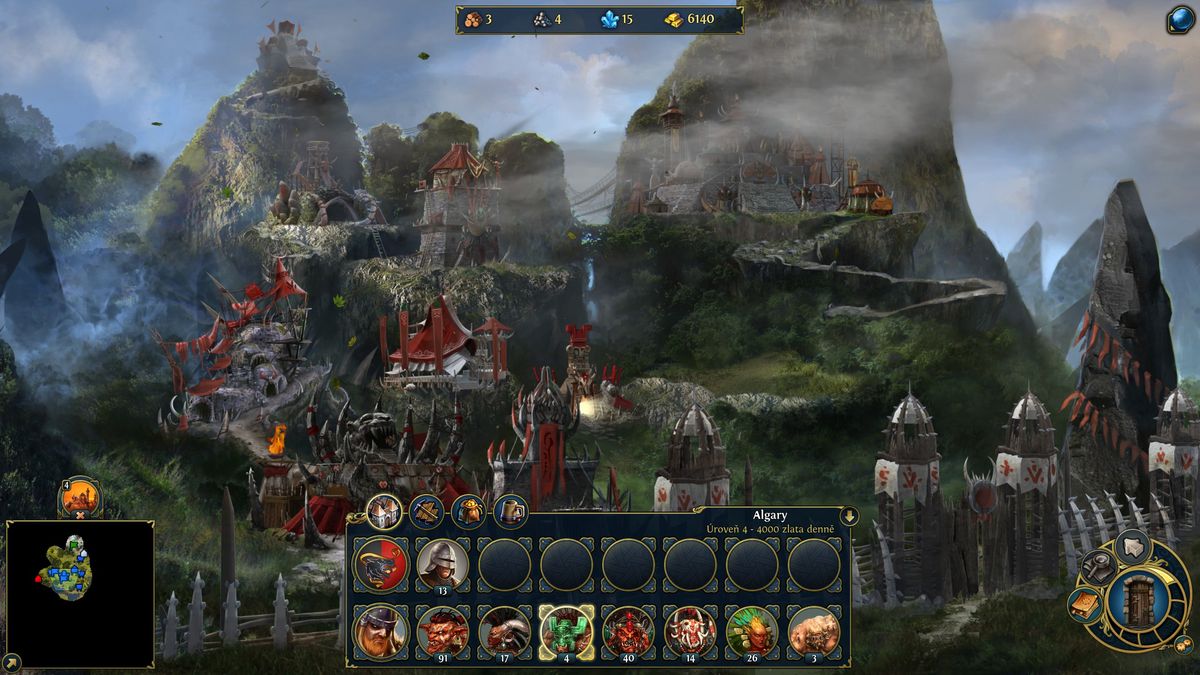The width and height of the screenshot is (1200, 675).
Task: Select the goblin stack of 91
Action: [x=442, y=630]
